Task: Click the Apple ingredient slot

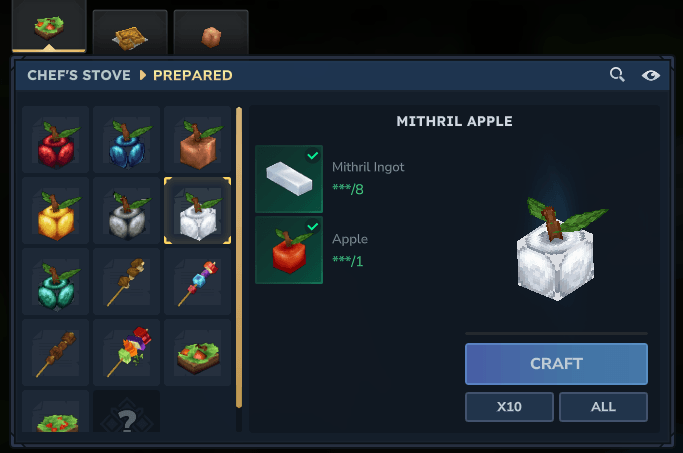Action: tap(289, 250)
